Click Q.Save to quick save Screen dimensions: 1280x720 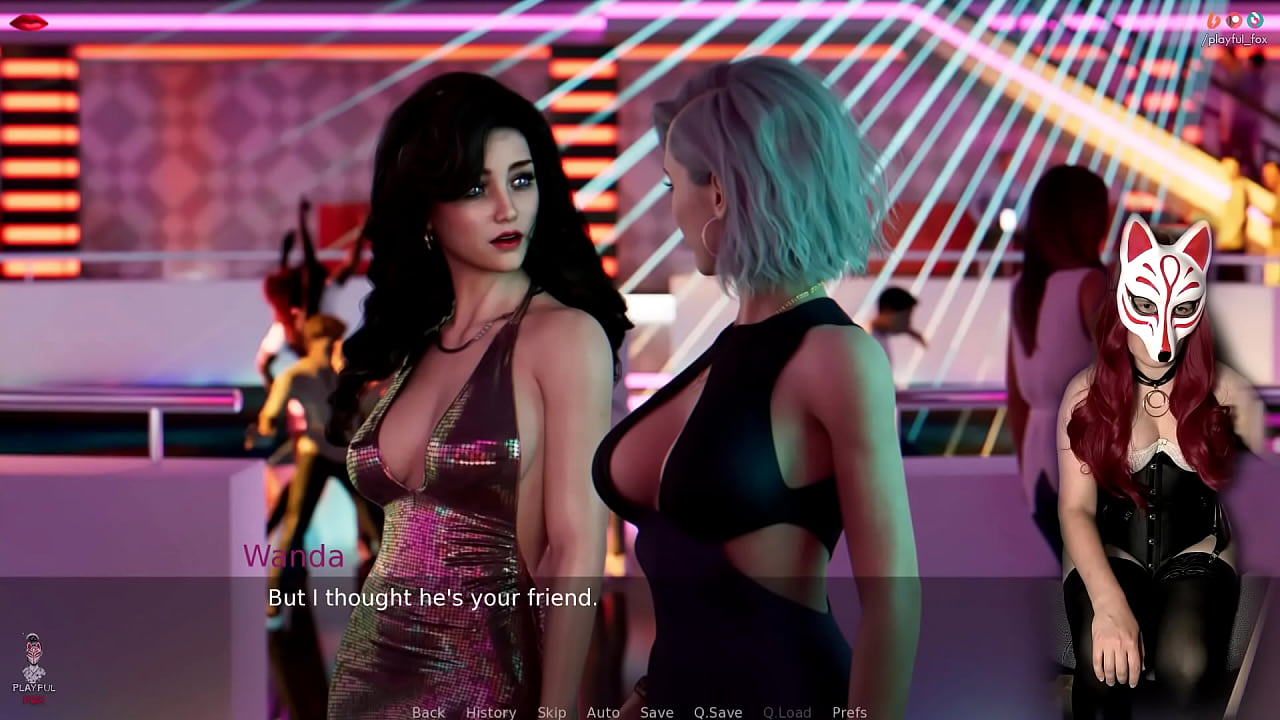click(x=717, y=712)
